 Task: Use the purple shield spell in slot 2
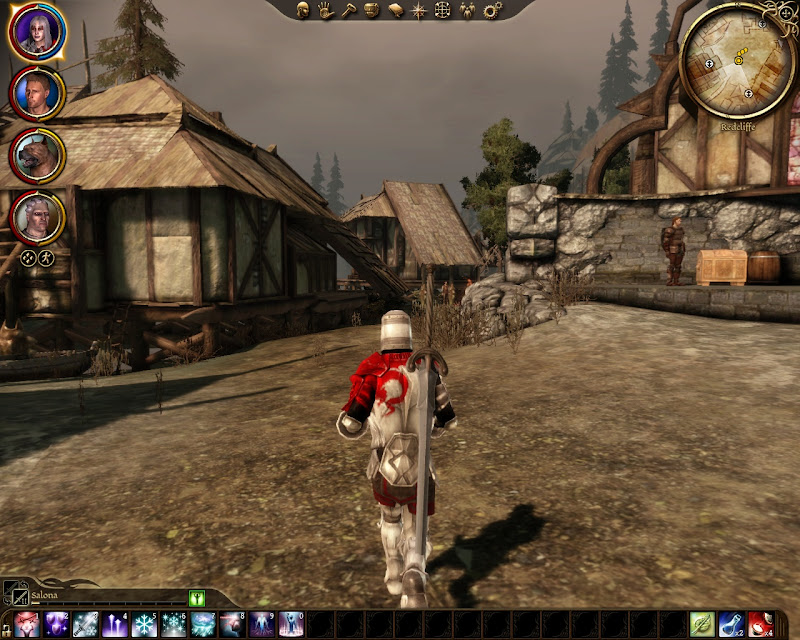click(x=56, y=625)
